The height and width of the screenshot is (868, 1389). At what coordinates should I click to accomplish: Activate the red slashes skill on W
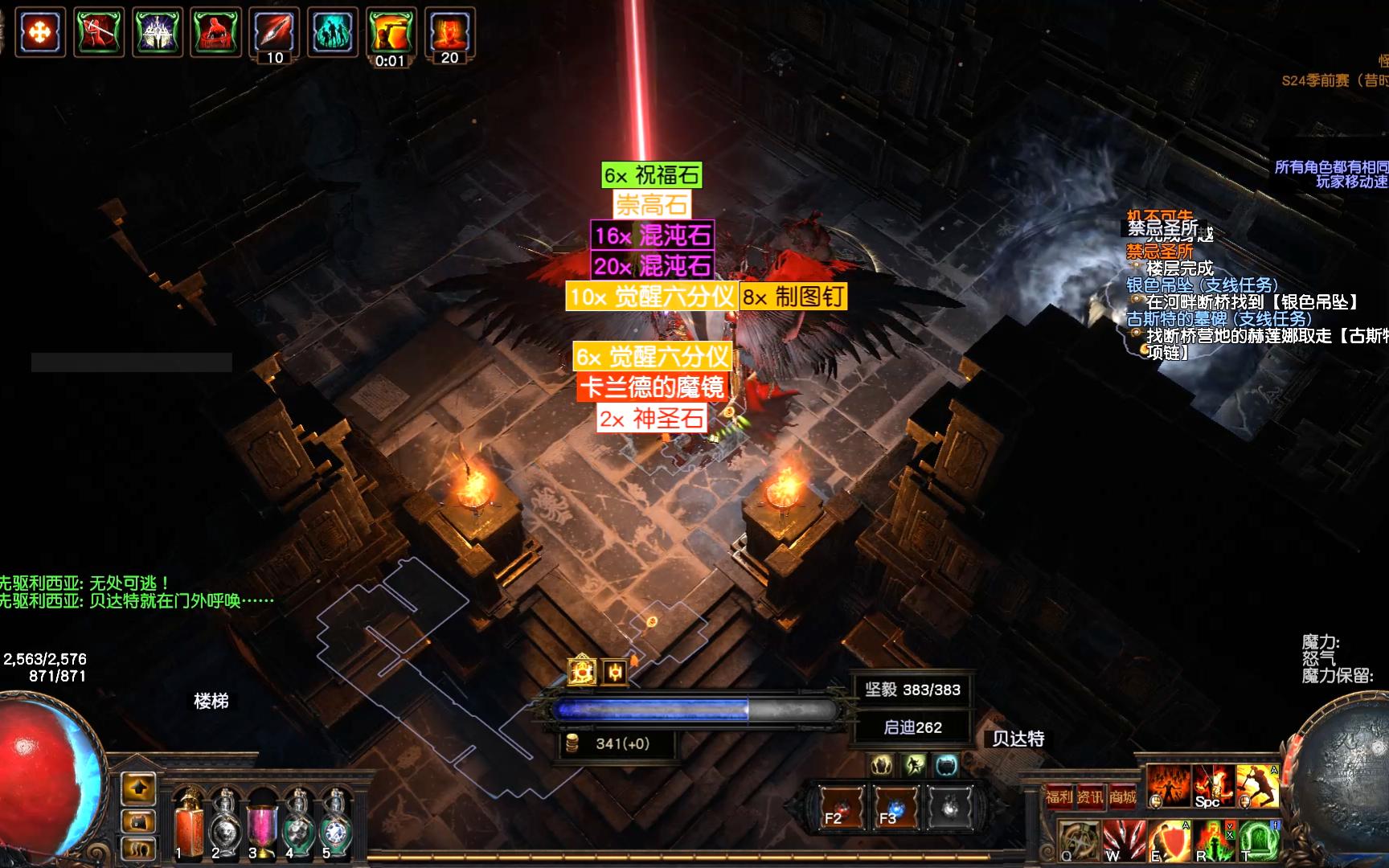pos(1124,841)
